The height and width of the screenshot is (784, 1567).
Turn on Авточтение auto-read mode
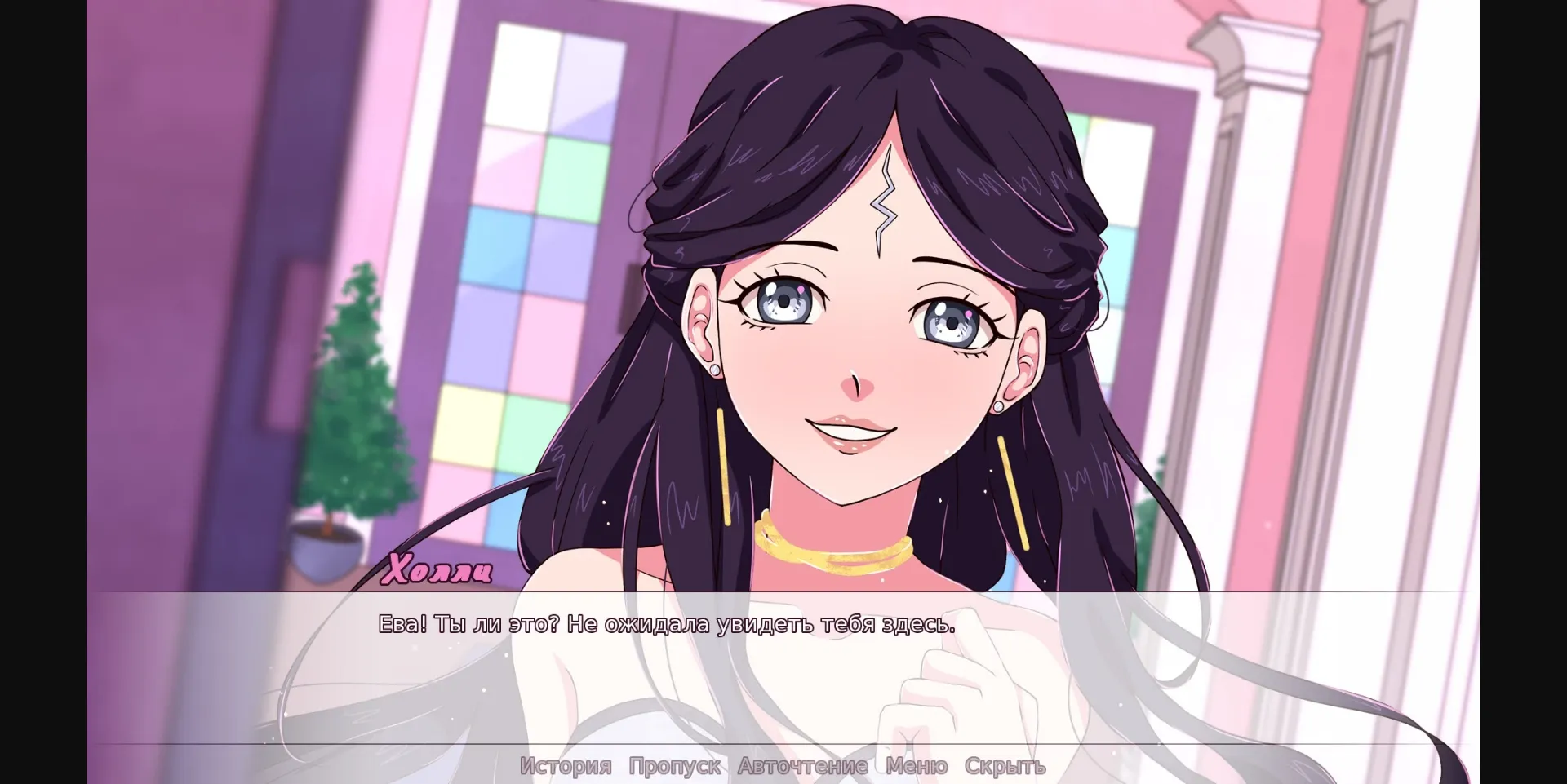(x=802, y=765)
